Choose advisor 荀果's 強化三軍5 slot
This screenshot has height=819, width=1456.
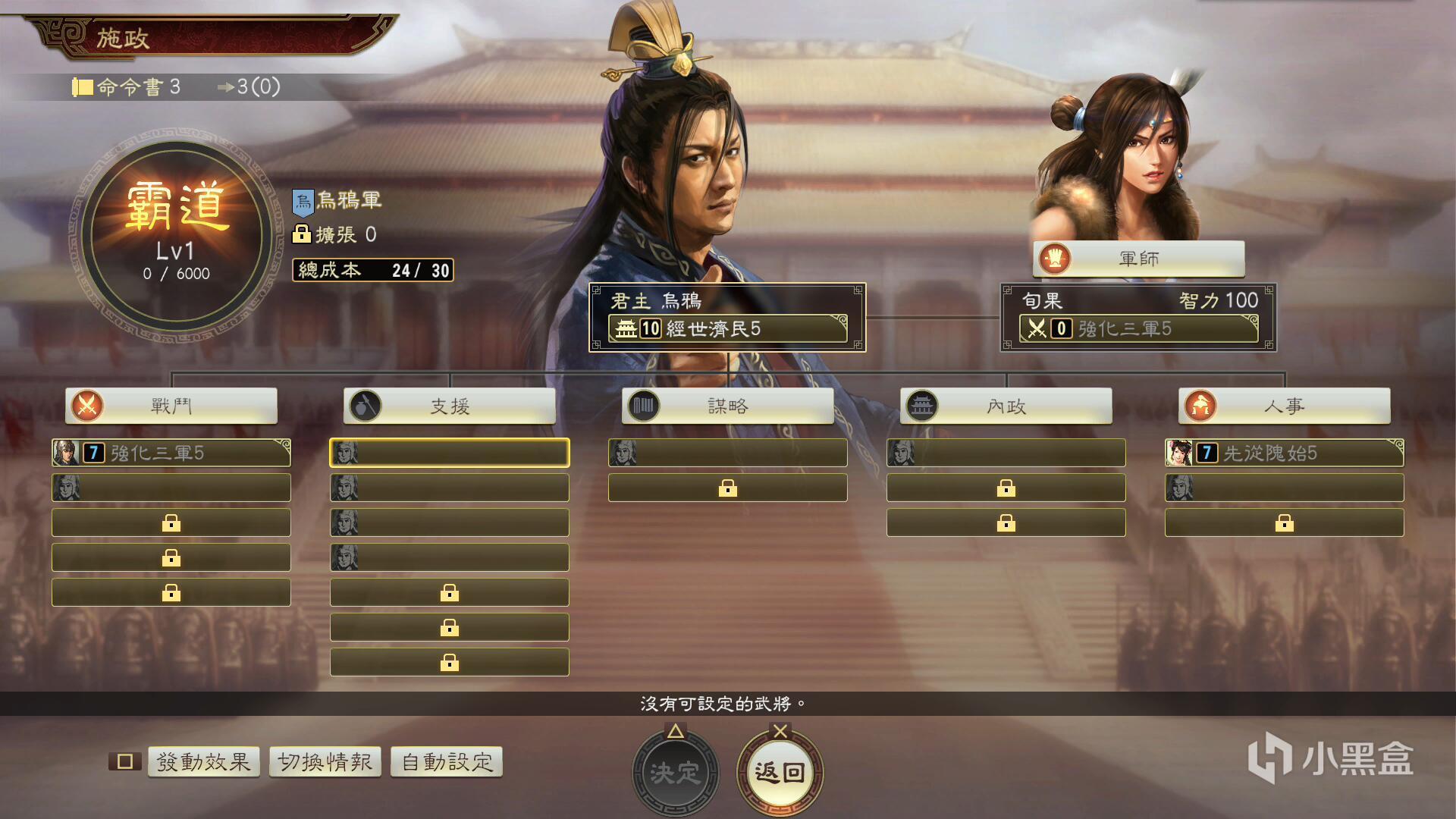coord(1138,328)
